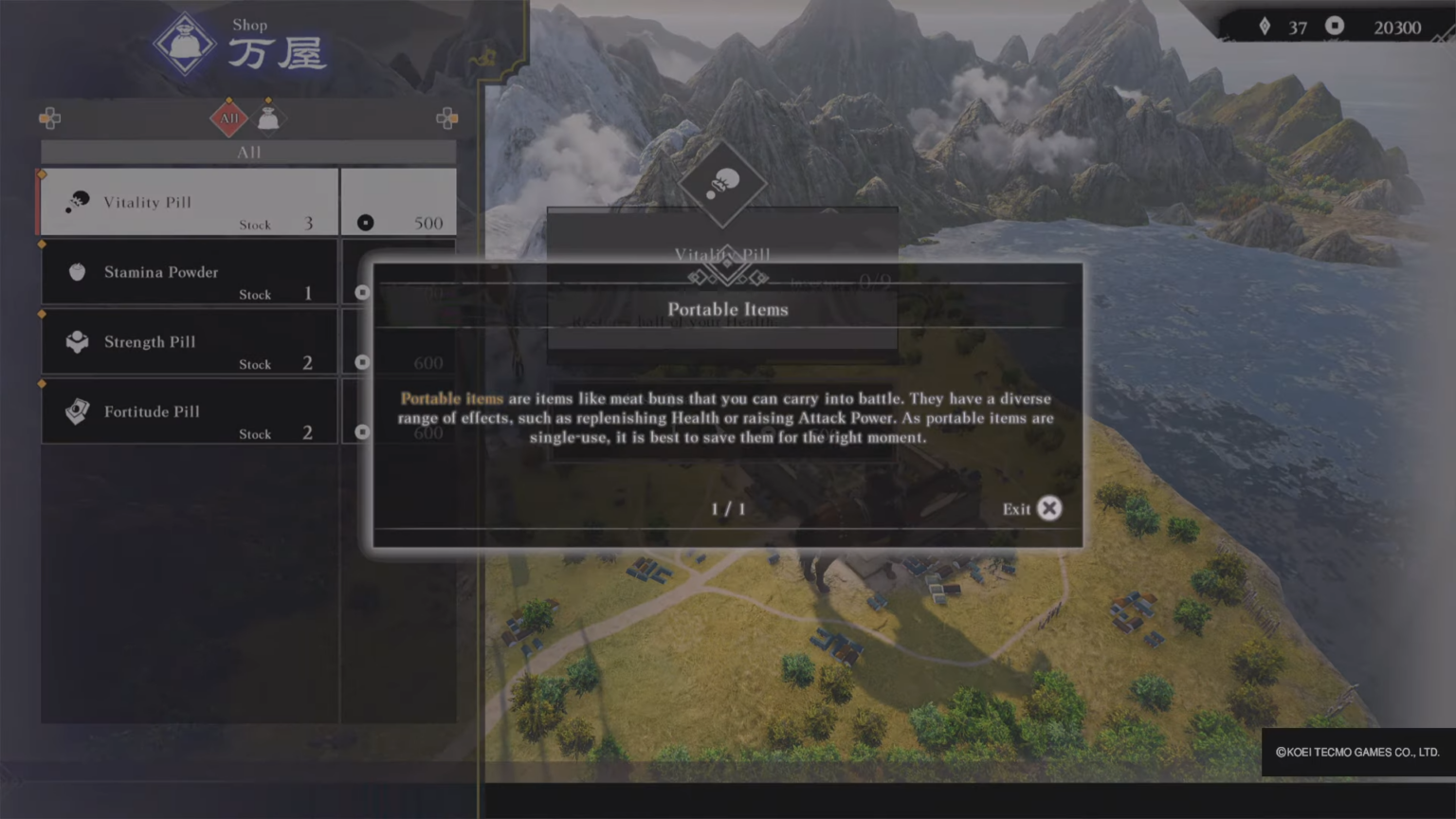Click the coin icon next to the 500 price
This screenshot has width=1456, height=819.
(x=365, y=223)
